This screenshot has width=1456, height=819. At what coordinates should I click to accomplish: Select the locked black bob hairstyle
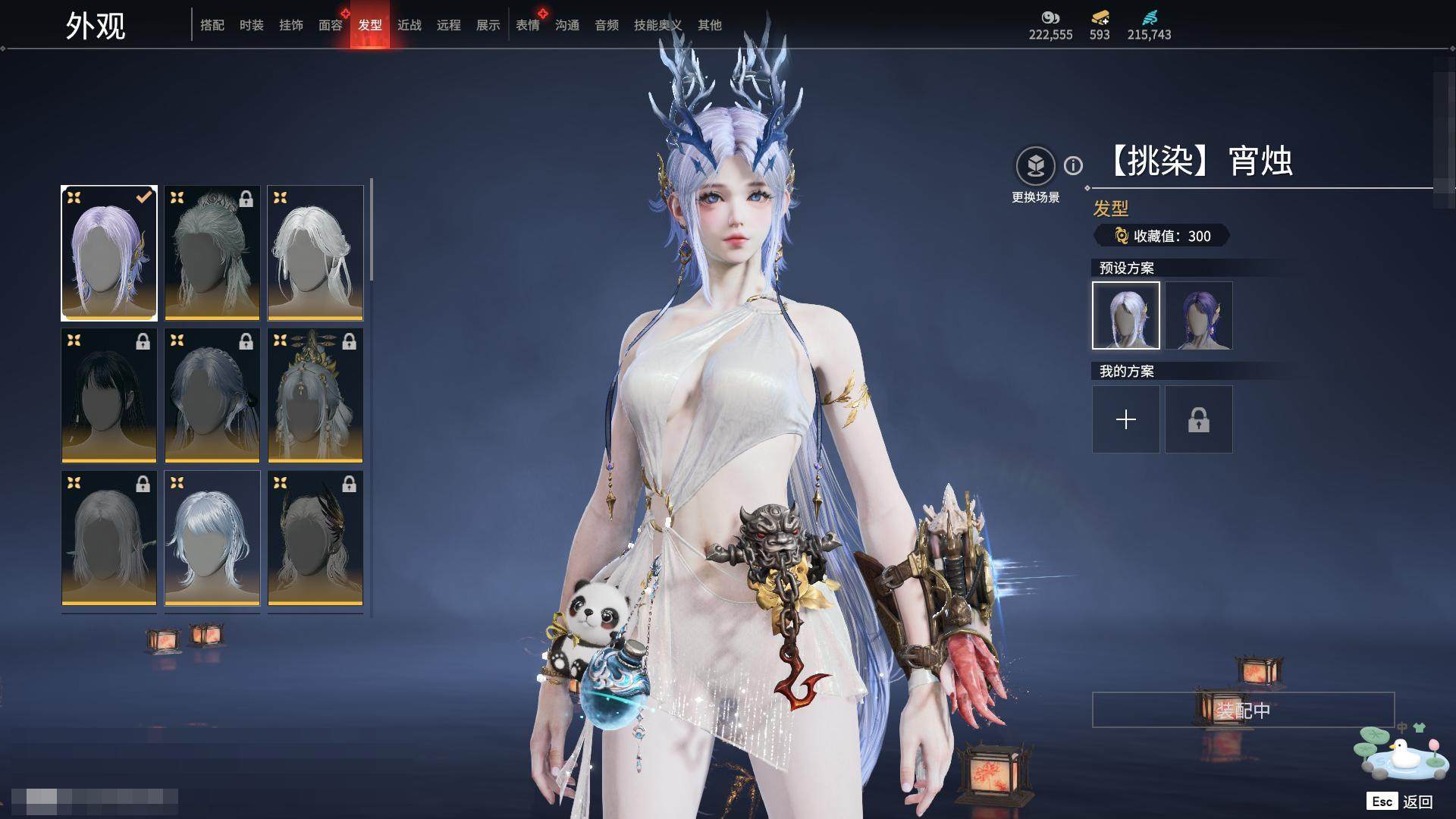[109, 395]
